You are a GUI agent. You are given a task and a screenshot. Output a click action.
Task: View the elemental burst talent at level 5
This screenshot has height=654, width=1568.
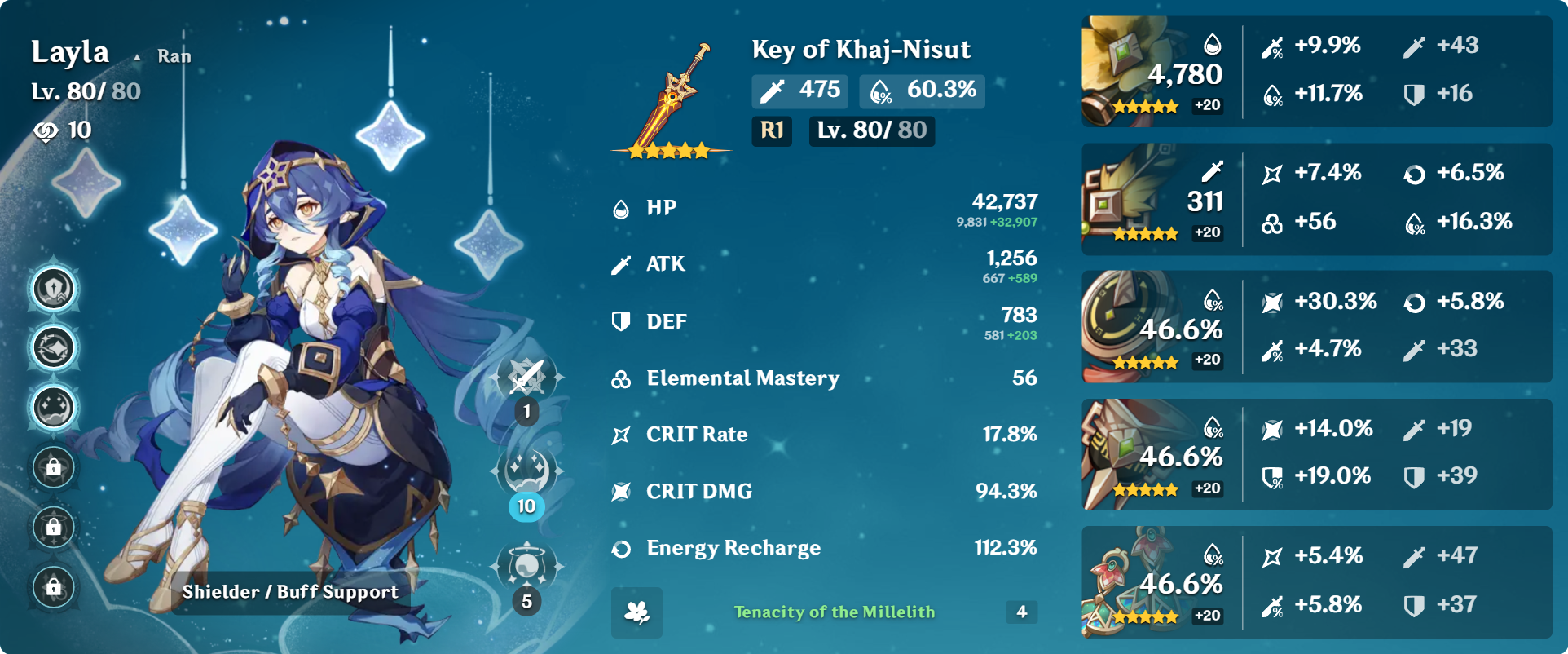coord(527,566)
